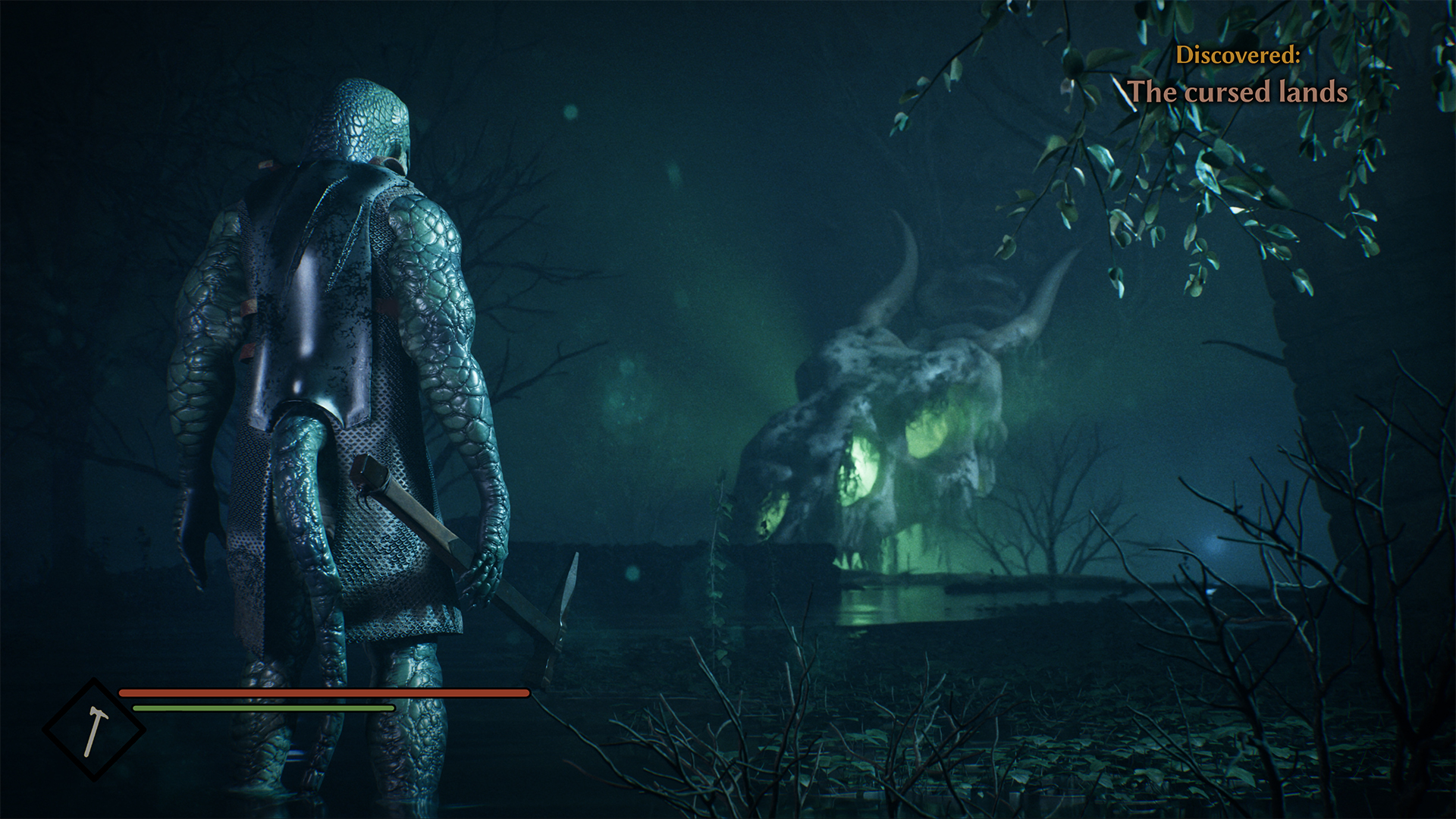Select the equipped hammer weapon slot
Image resolution: width=1456 pixels, height=819 pixels.
93,730
